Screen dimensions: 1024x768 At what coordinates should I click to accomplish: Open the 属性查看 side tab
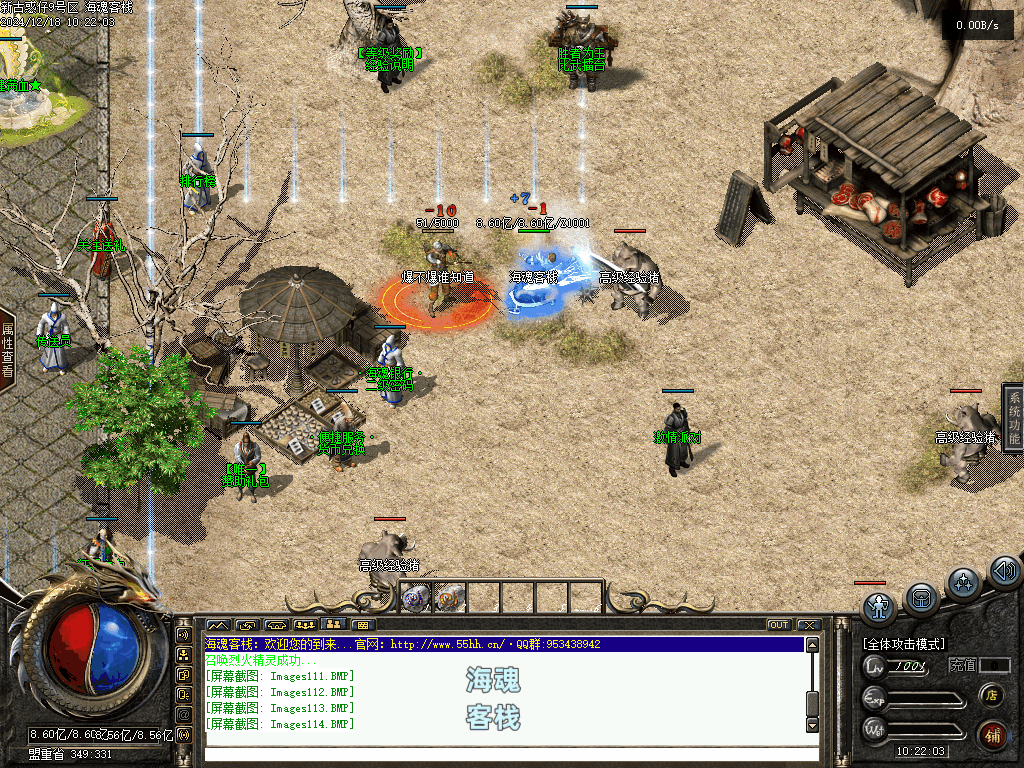tap(8, 348)
